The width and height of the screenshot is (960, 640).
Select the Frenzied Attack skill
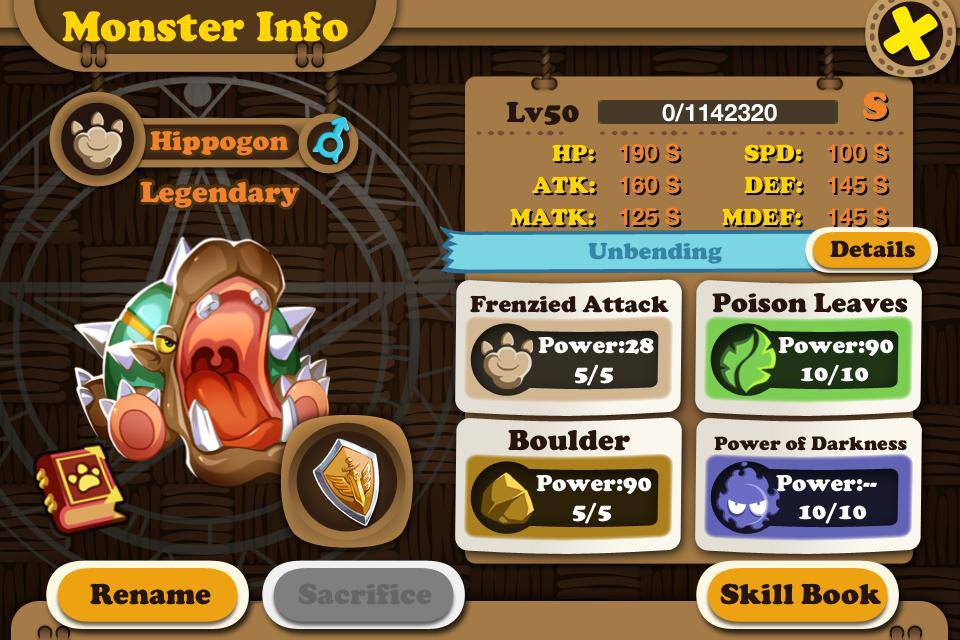[568, 345]
